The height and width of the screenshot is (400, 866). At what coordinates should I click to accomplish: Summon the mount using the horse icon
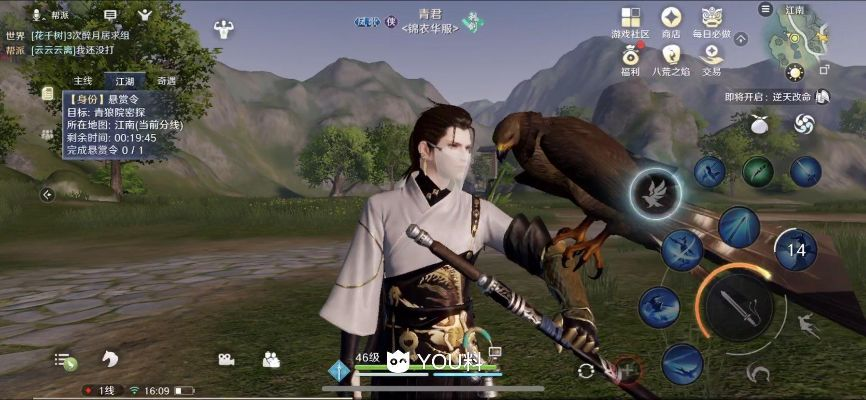(x=109, y=359)
